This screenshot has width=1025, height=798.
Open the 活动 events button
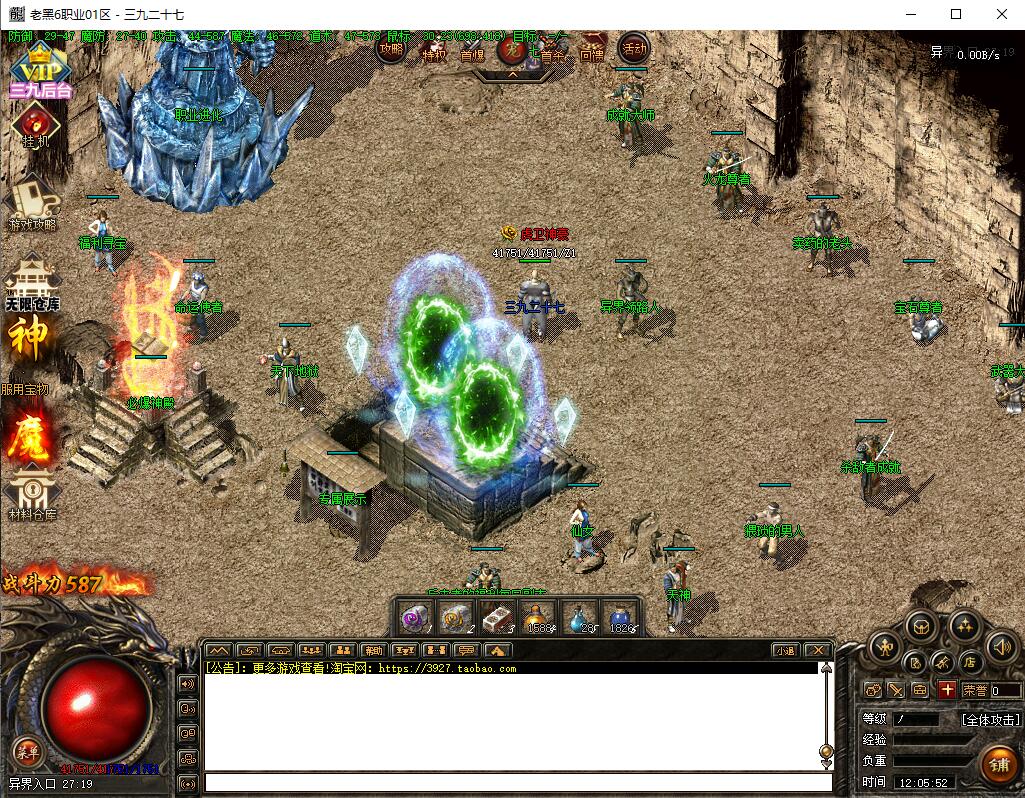point(634,47)
